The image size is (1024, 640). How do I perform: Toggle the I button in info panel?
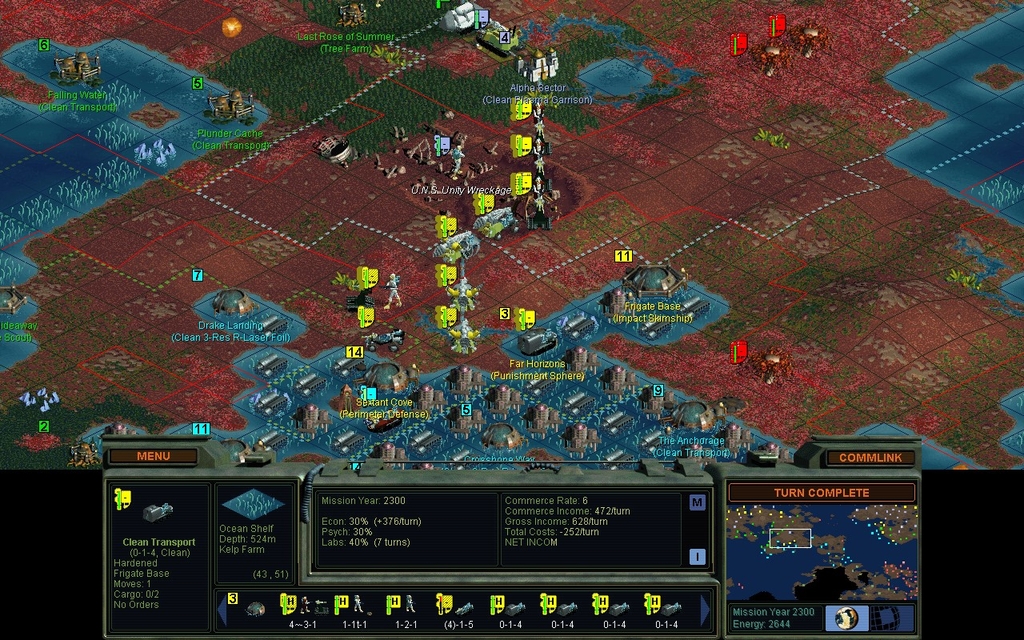pyautogui.click(x=697, y=557)
